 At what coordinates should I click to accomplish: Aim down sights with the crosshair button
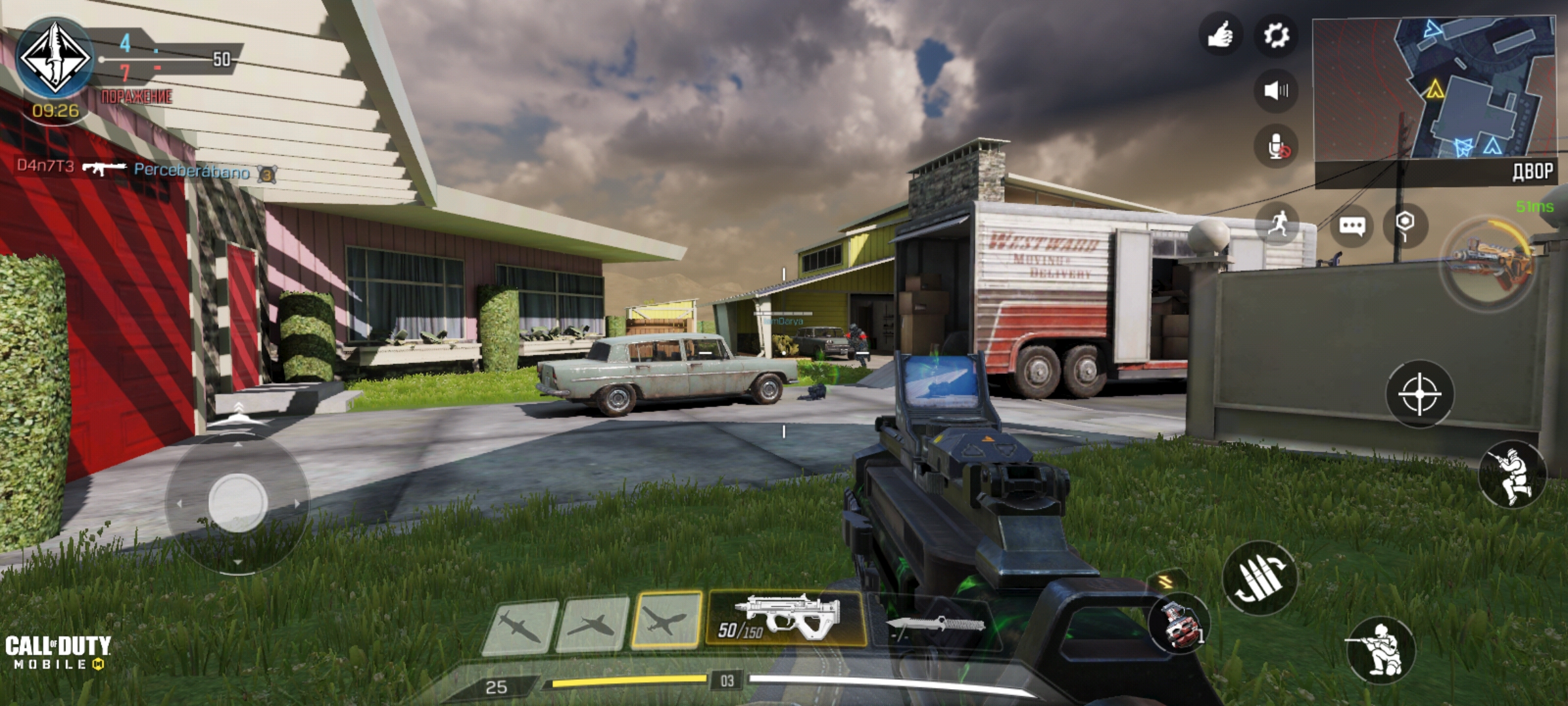[x=1420, y=394]
